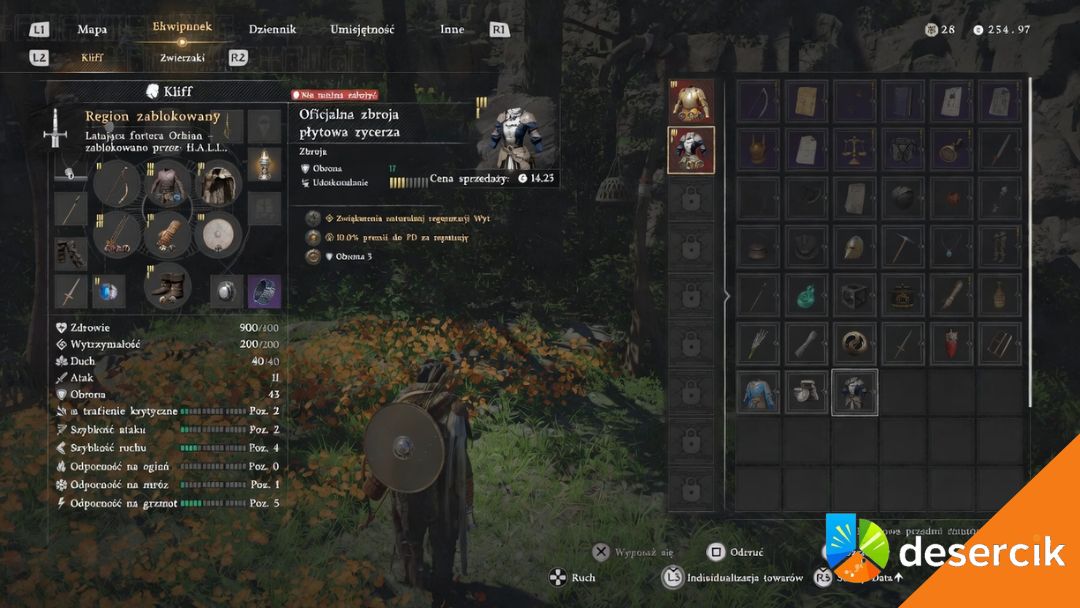Select the Inne menu tab
The width and height of the screenshot is (1080, 608).
point(452,29)
